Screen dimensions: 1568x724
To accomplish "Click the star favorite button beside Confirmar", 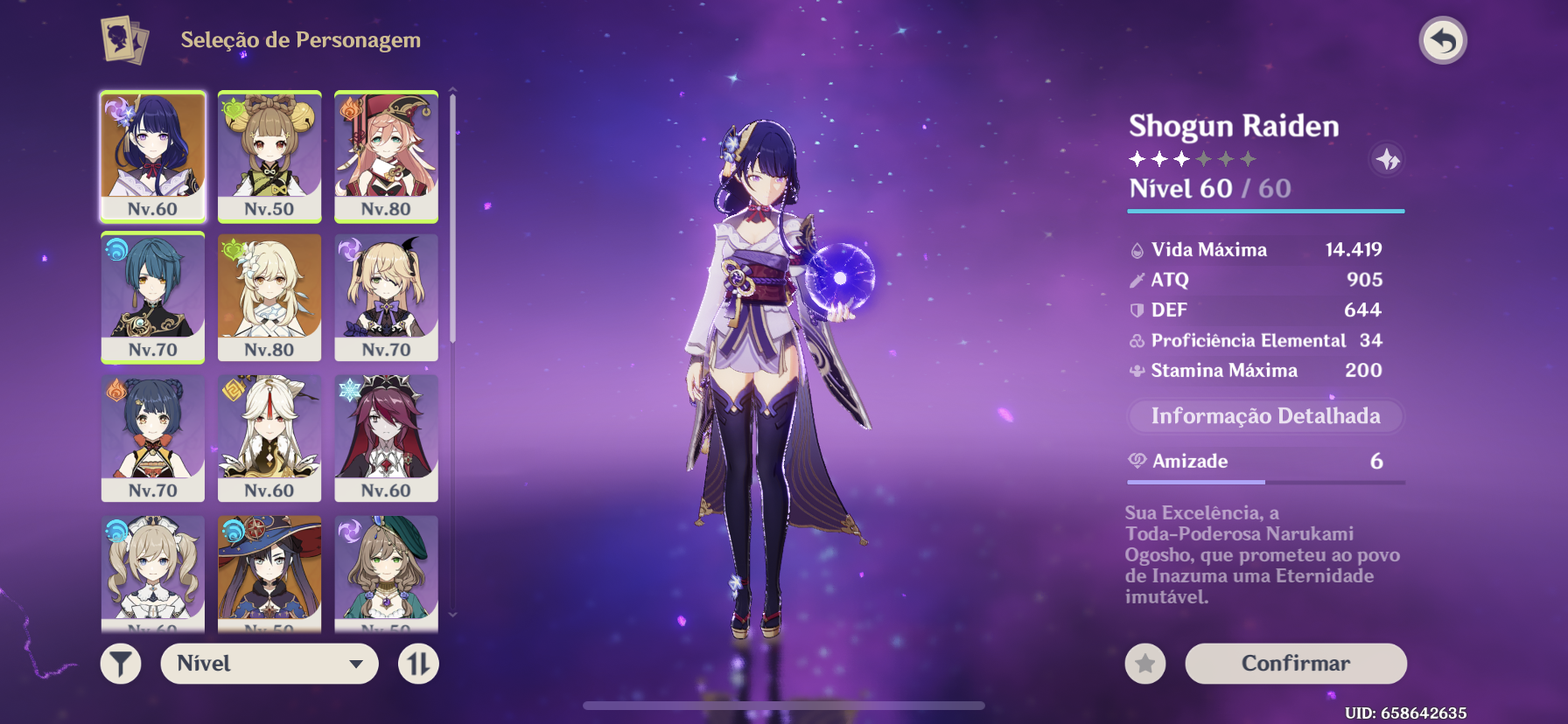I will coord(1144,665).
